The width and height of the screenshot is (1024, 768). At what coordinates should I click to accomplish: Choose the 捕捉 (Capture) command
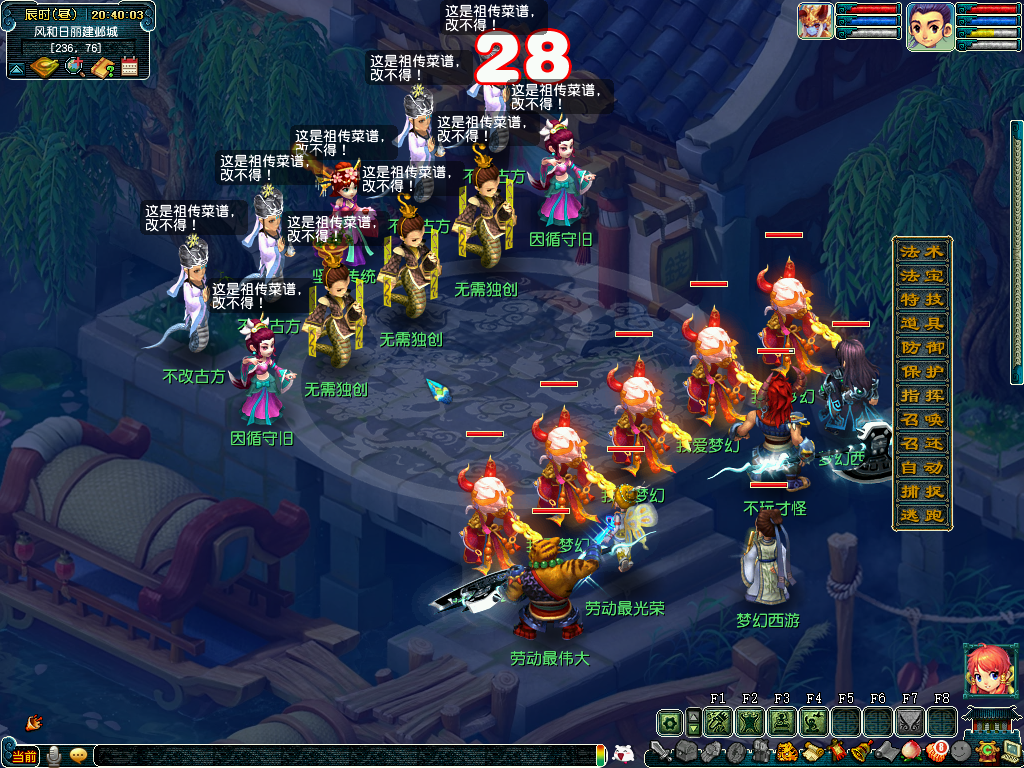(x=921, y=491)
